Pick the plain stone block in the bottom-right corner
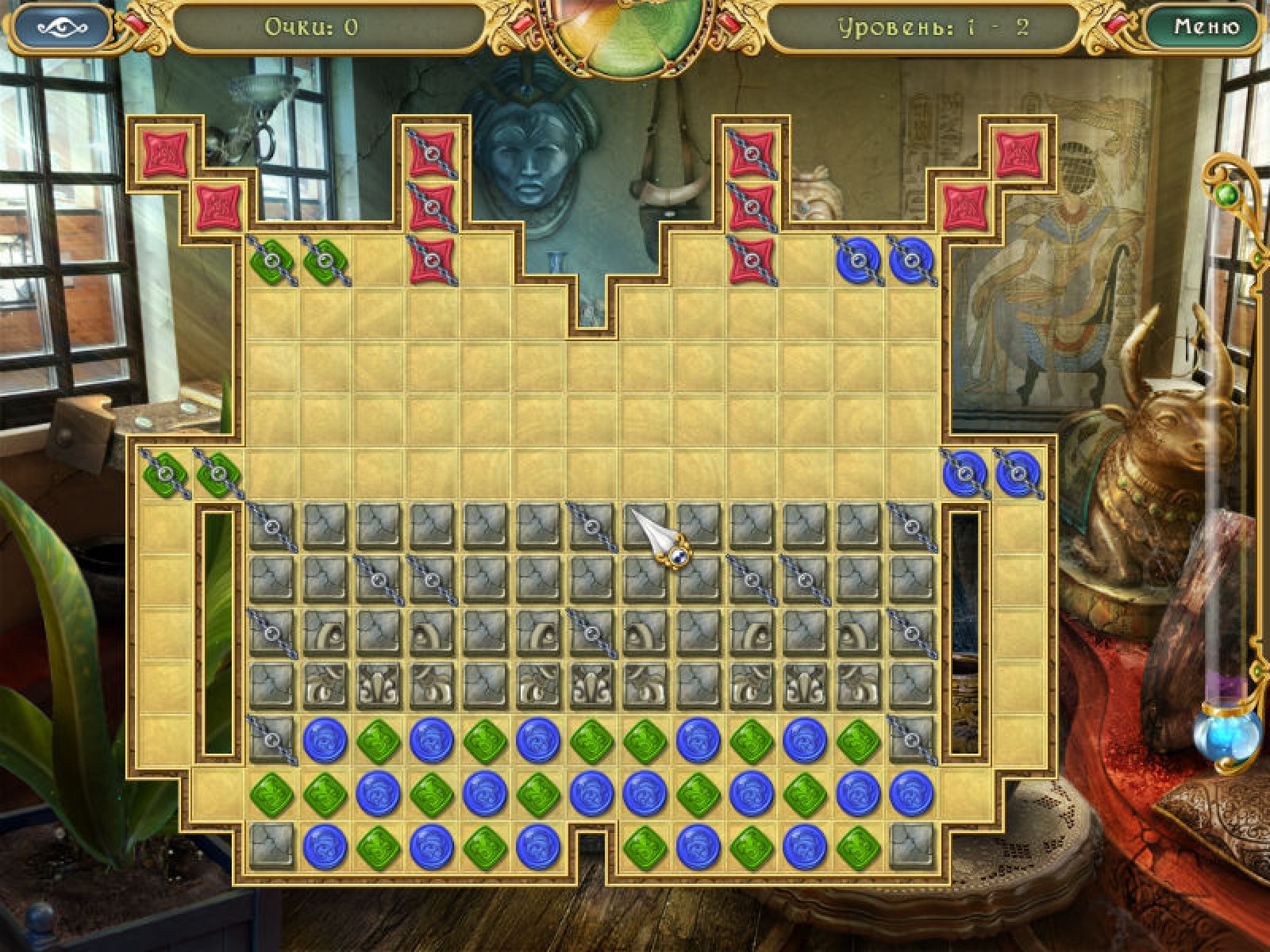 tap(911, 846)
